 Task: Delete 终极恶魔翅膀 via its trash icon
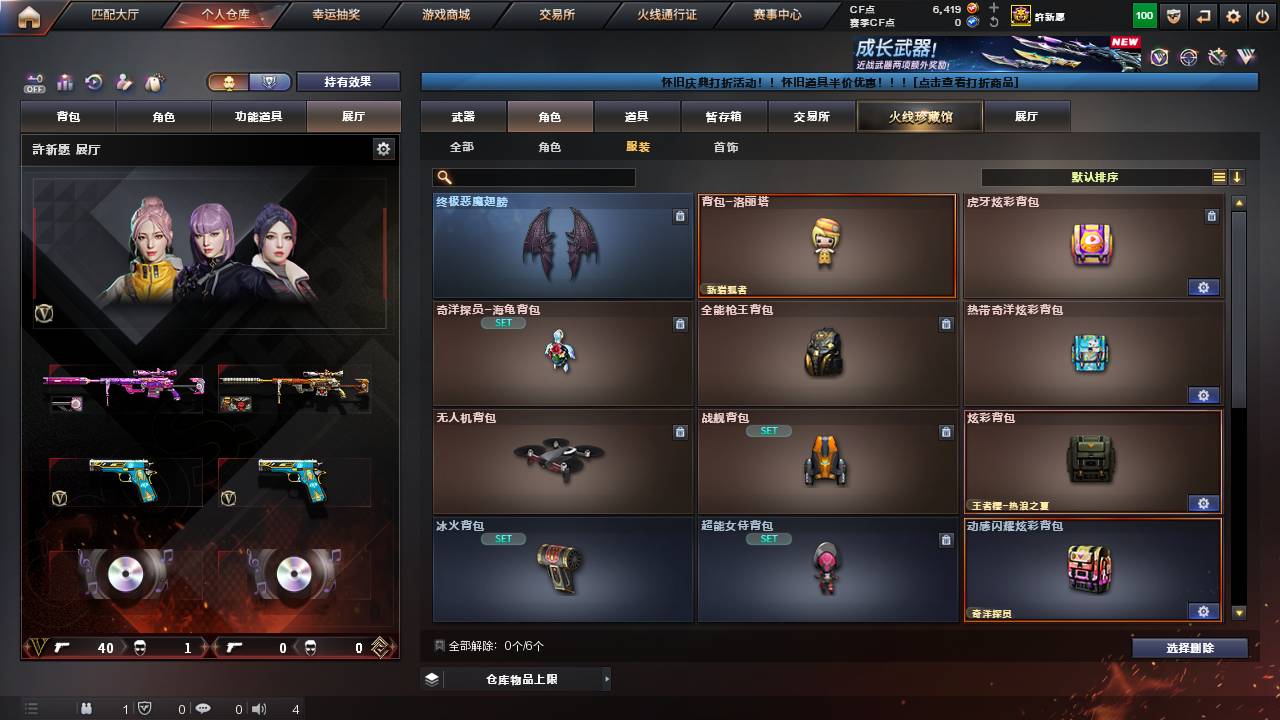(680, 215)
